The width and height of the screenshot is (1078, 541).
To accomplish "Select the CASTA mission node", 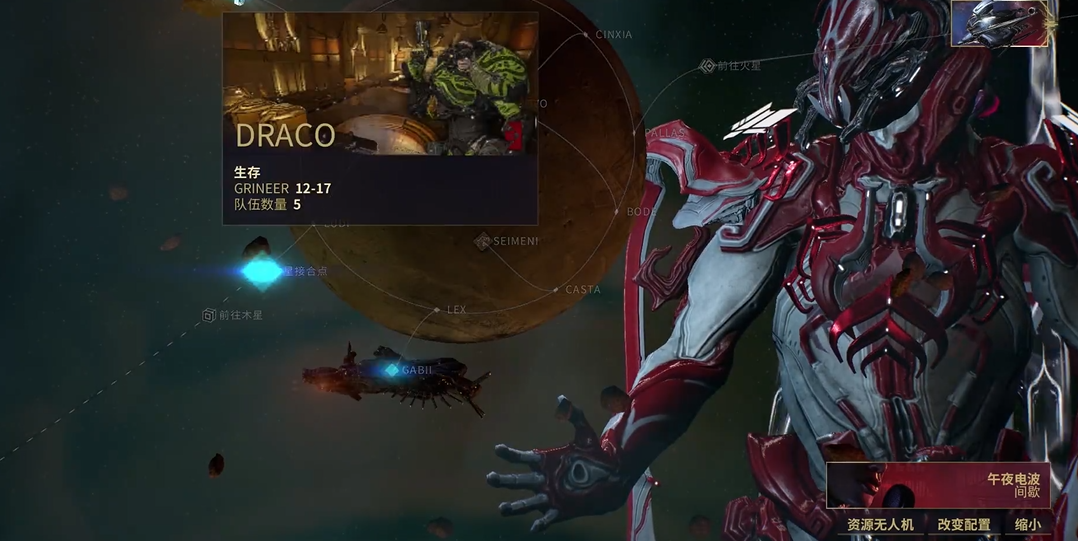I will [x=556, y=290].
